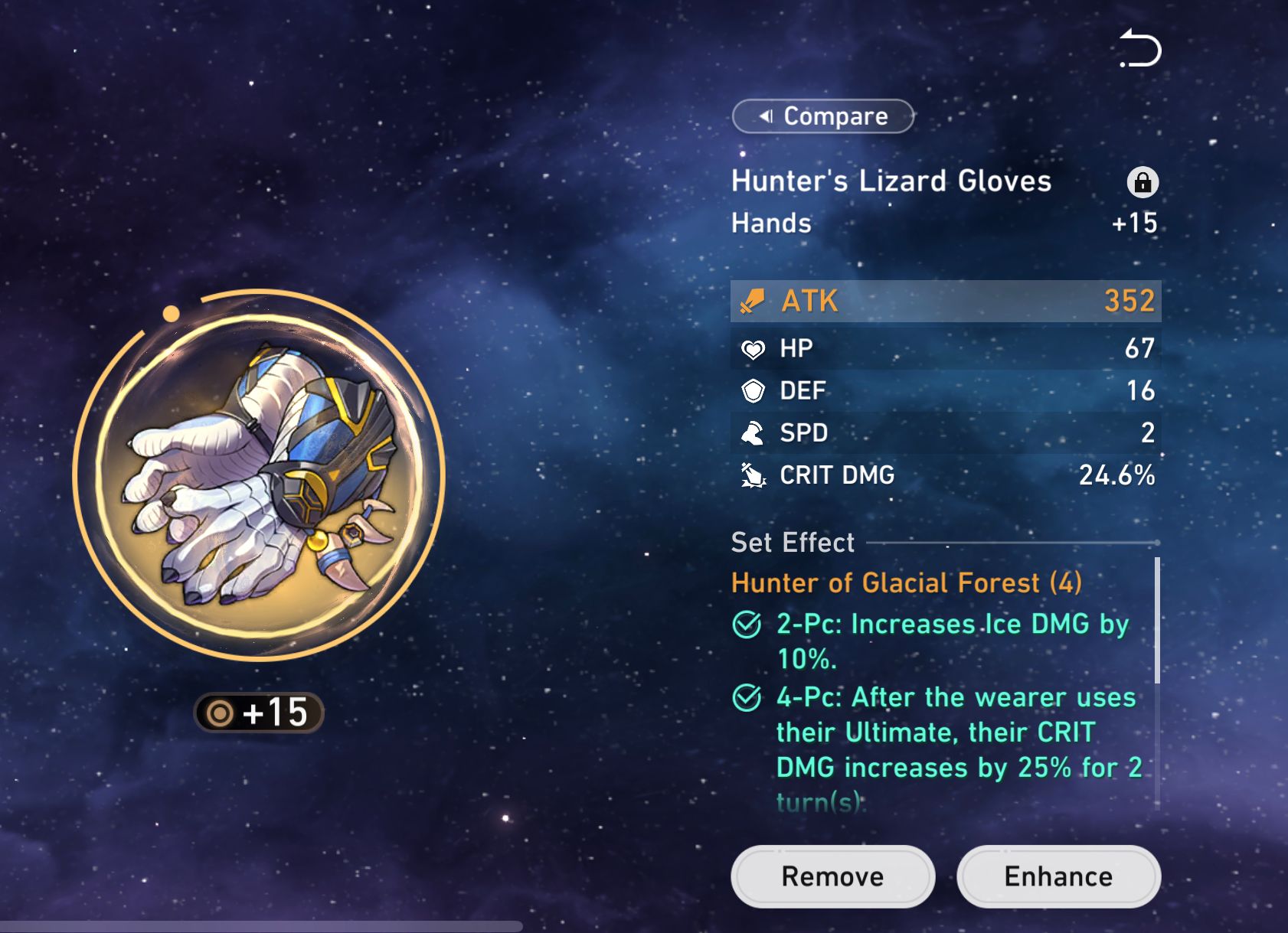Screen dimensions: 1288x933
Task: Select the Hands slot label
Action: [771, 223]
